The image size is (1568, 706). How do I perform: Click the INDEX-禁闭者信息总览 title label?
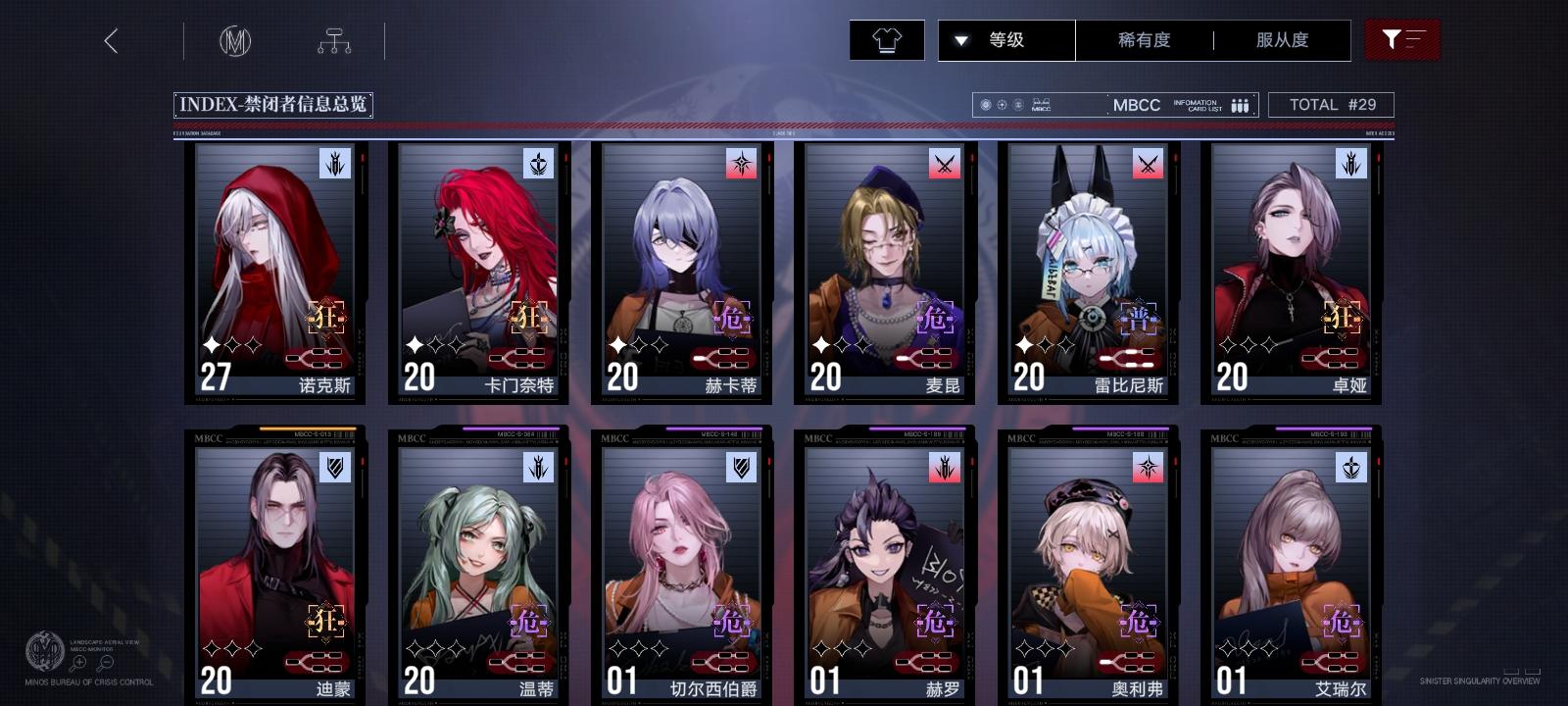(275, 104)
